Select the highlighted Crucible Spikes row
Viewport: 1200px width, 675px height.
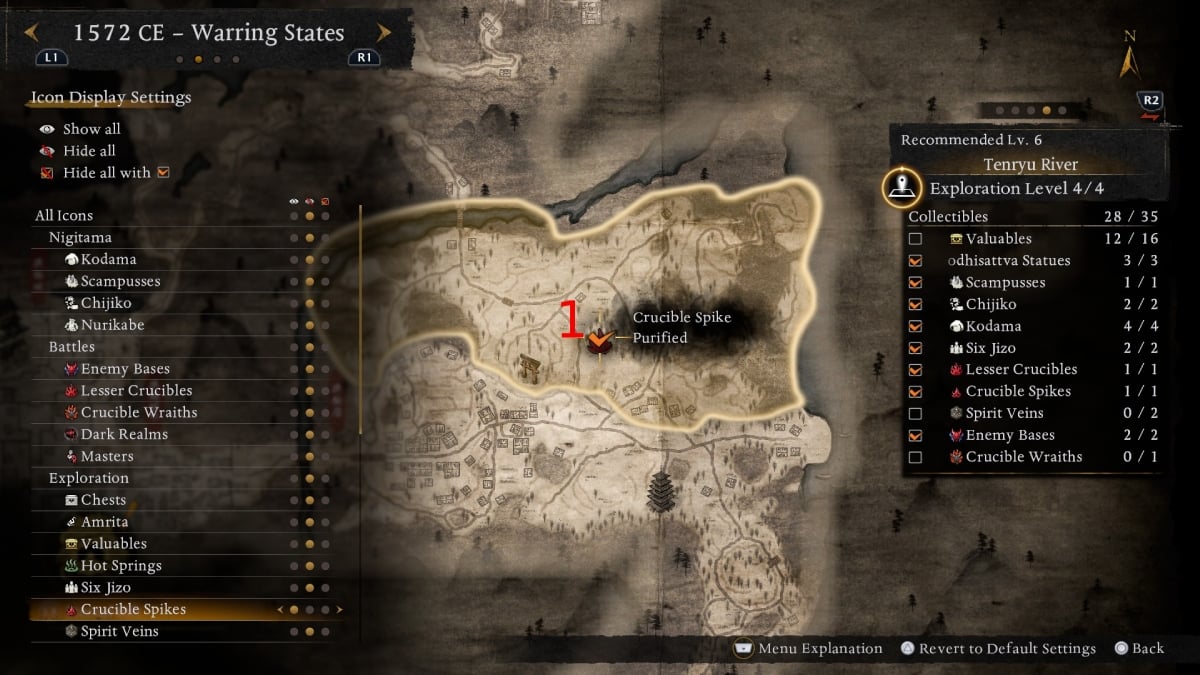click(x=133, y=609)
